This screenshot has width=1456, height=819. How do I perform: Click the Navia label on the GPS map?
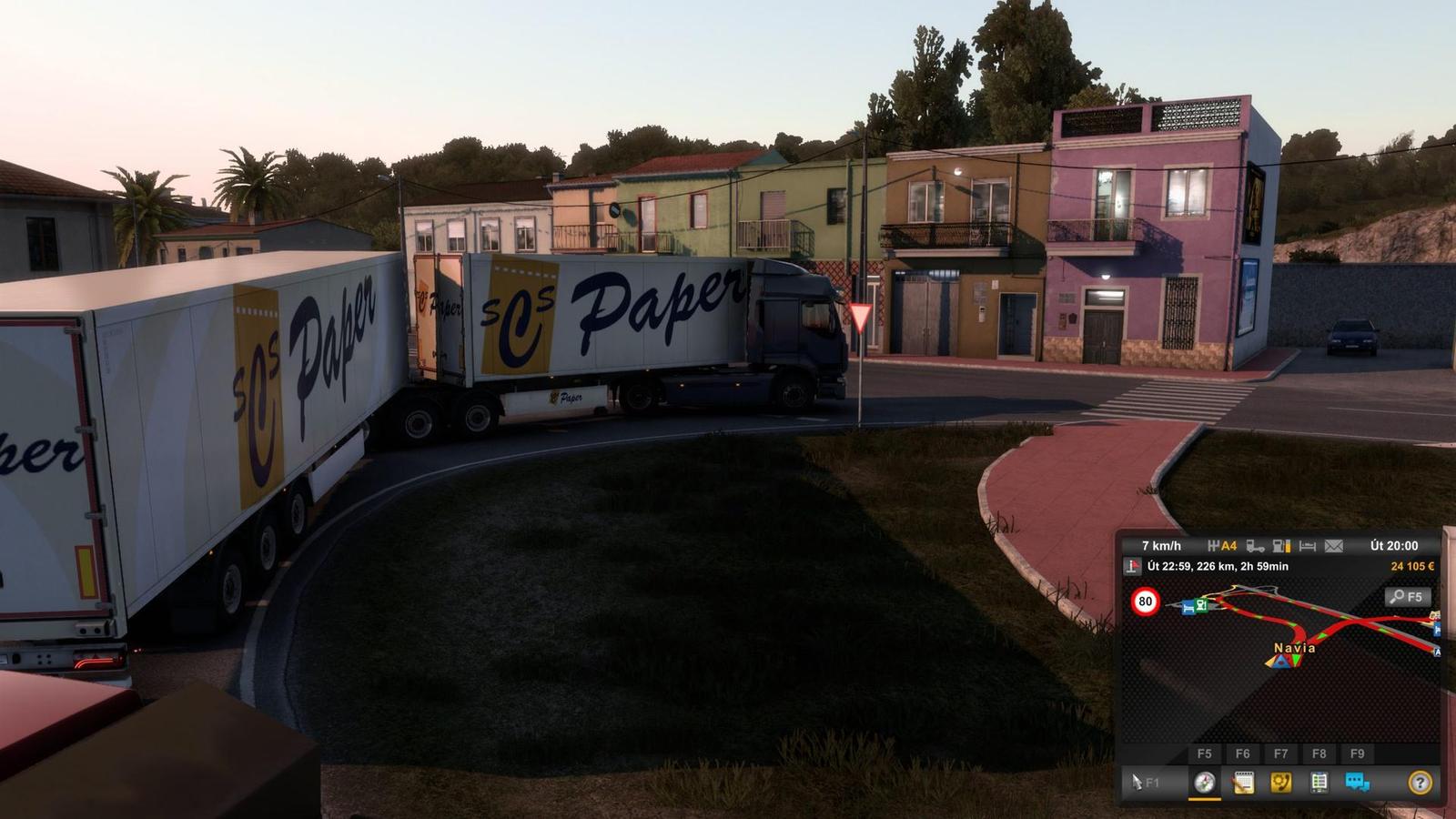1294,648
